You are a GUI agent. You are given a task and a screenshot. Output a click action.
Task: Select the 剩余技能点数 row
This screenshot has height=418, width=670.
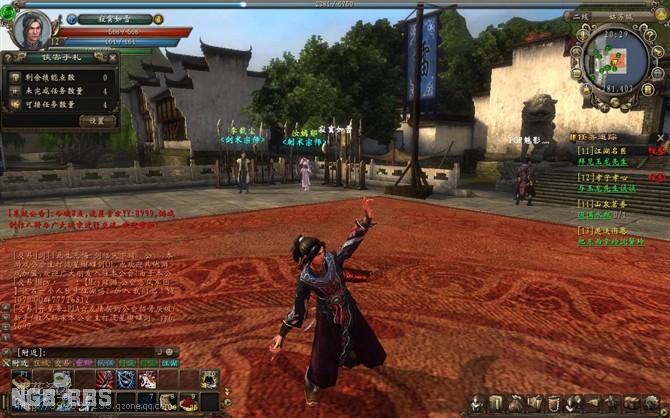[61, 76]
